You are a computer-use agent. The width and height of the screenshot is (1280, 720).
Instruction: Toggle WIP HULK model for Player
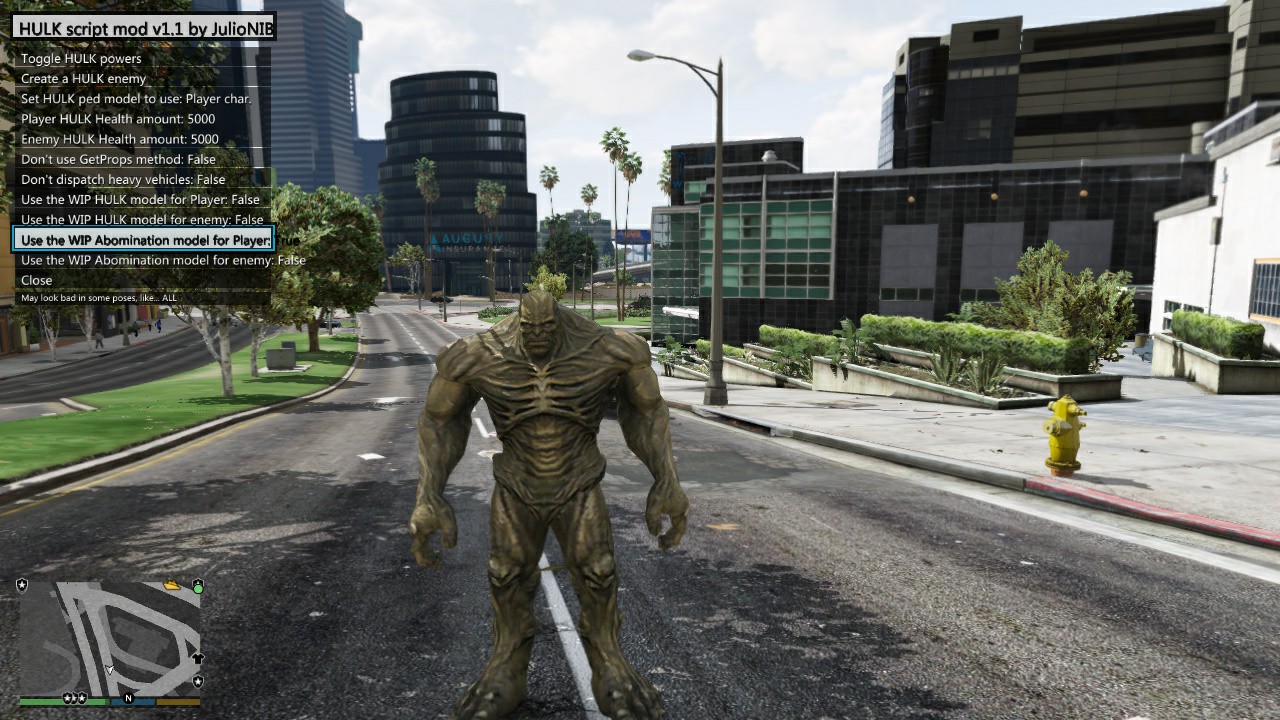pyautogui.click(x=140, y=199)
